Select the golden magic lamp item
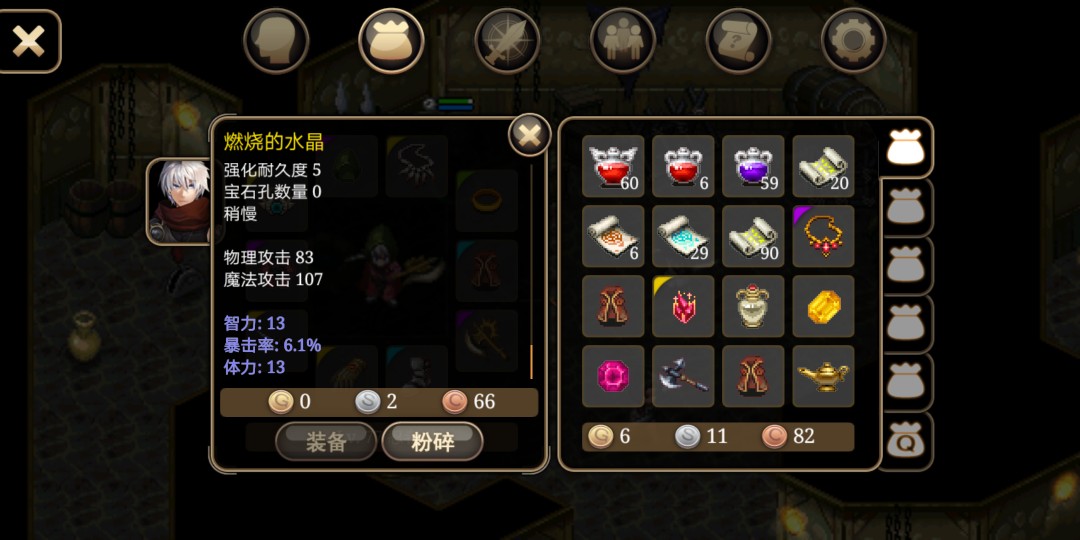Viewport: 1080px width, 540px height. (823, 376)
